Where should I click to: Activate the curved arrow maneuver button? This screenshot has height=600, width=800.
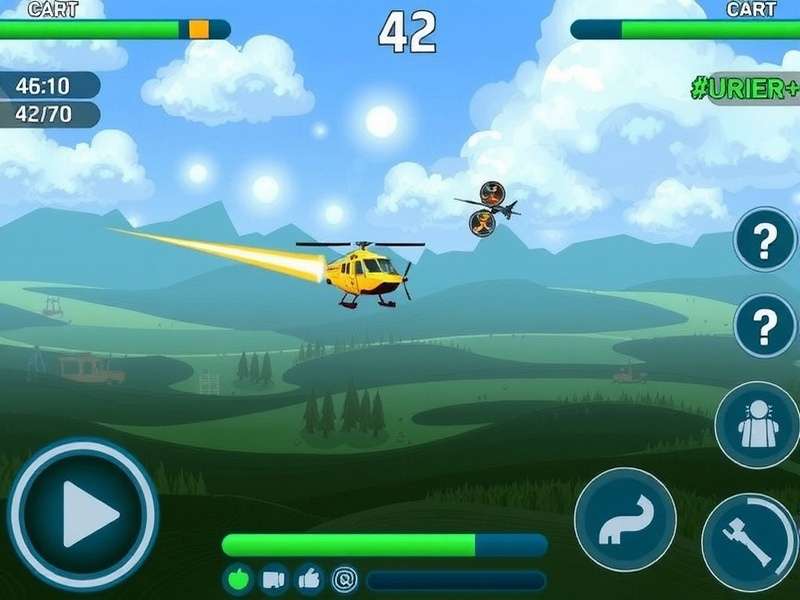(x=625, y=519)
